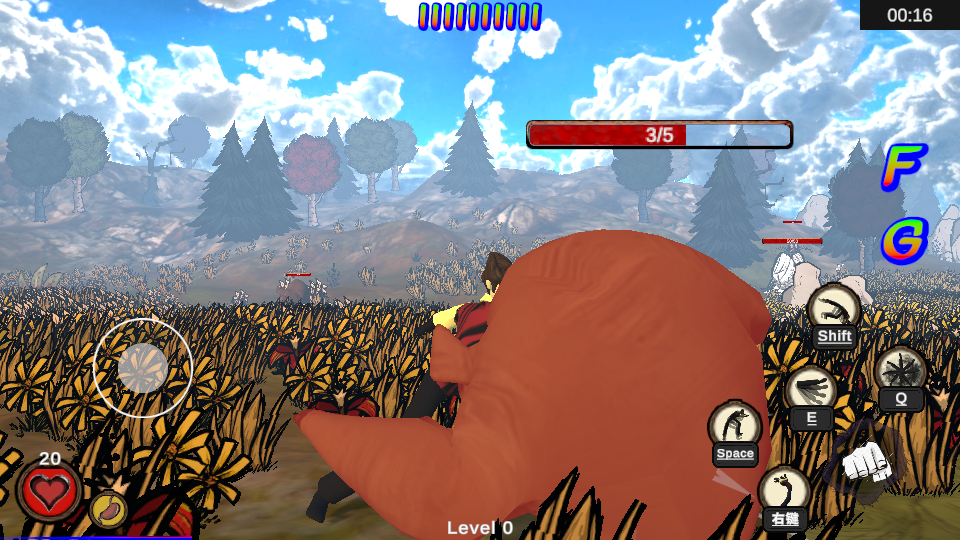Hit the white fist attack button

coord(866,462)
